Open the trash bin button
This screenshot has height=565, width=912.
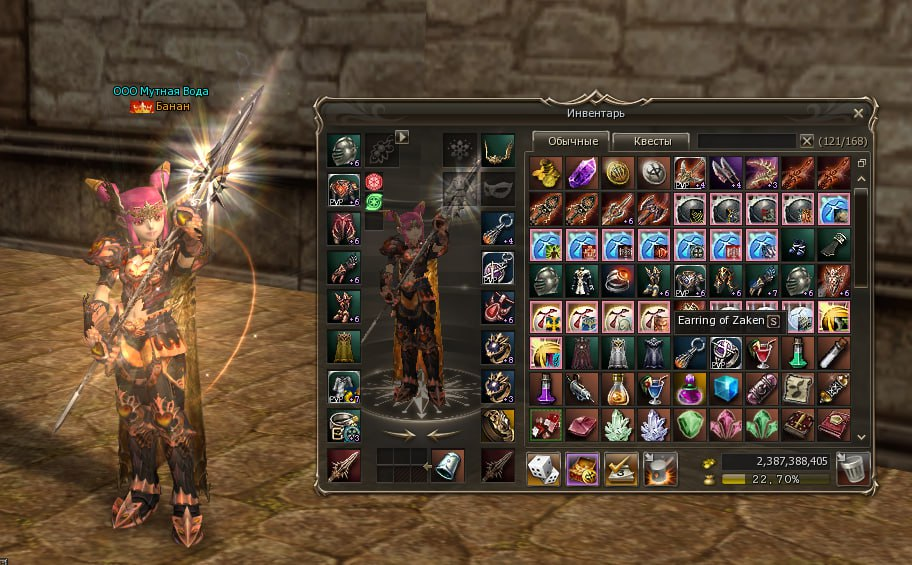[x=854, y=468]
